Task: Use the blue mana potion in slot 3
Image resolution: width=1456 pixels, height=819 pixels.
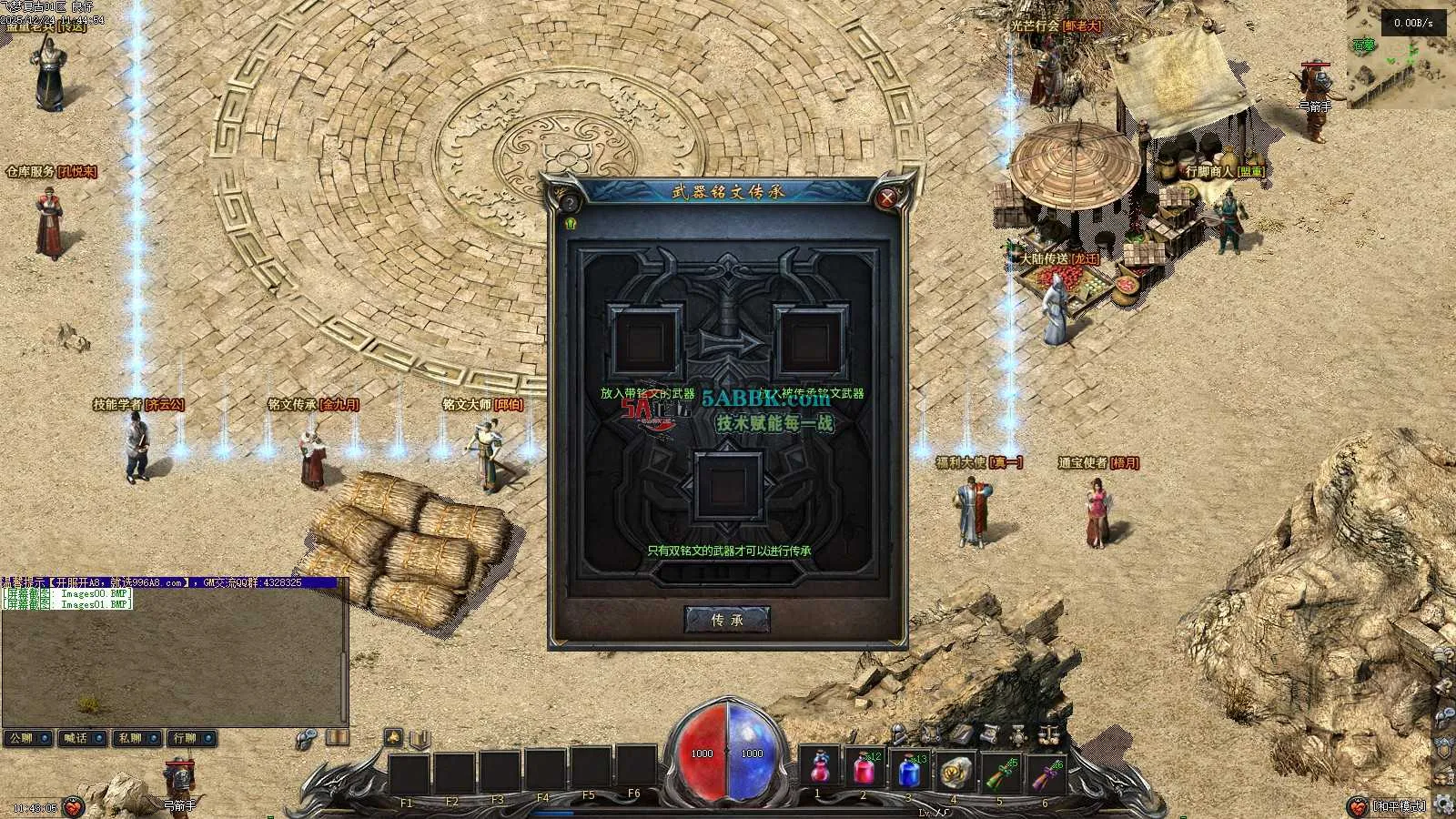Action: pos(908,770)
